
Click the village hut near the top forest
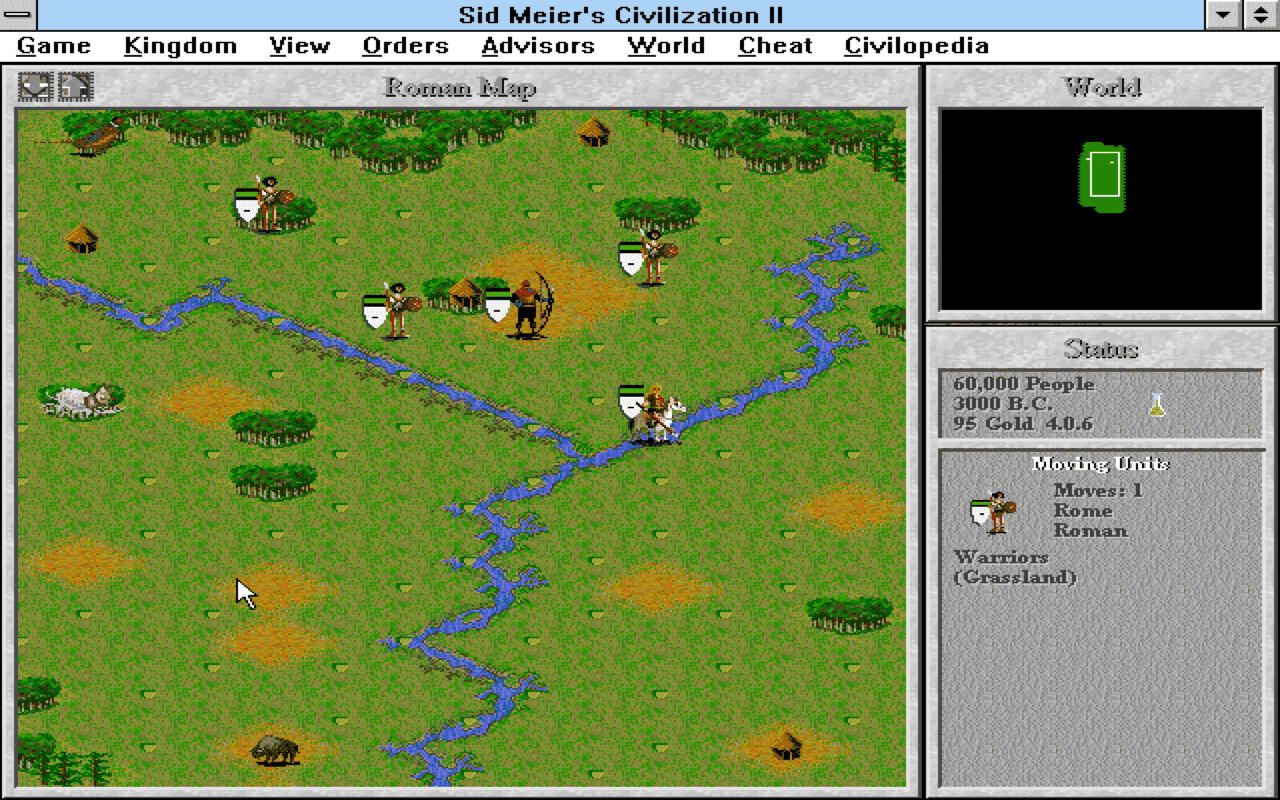[592, 134]
